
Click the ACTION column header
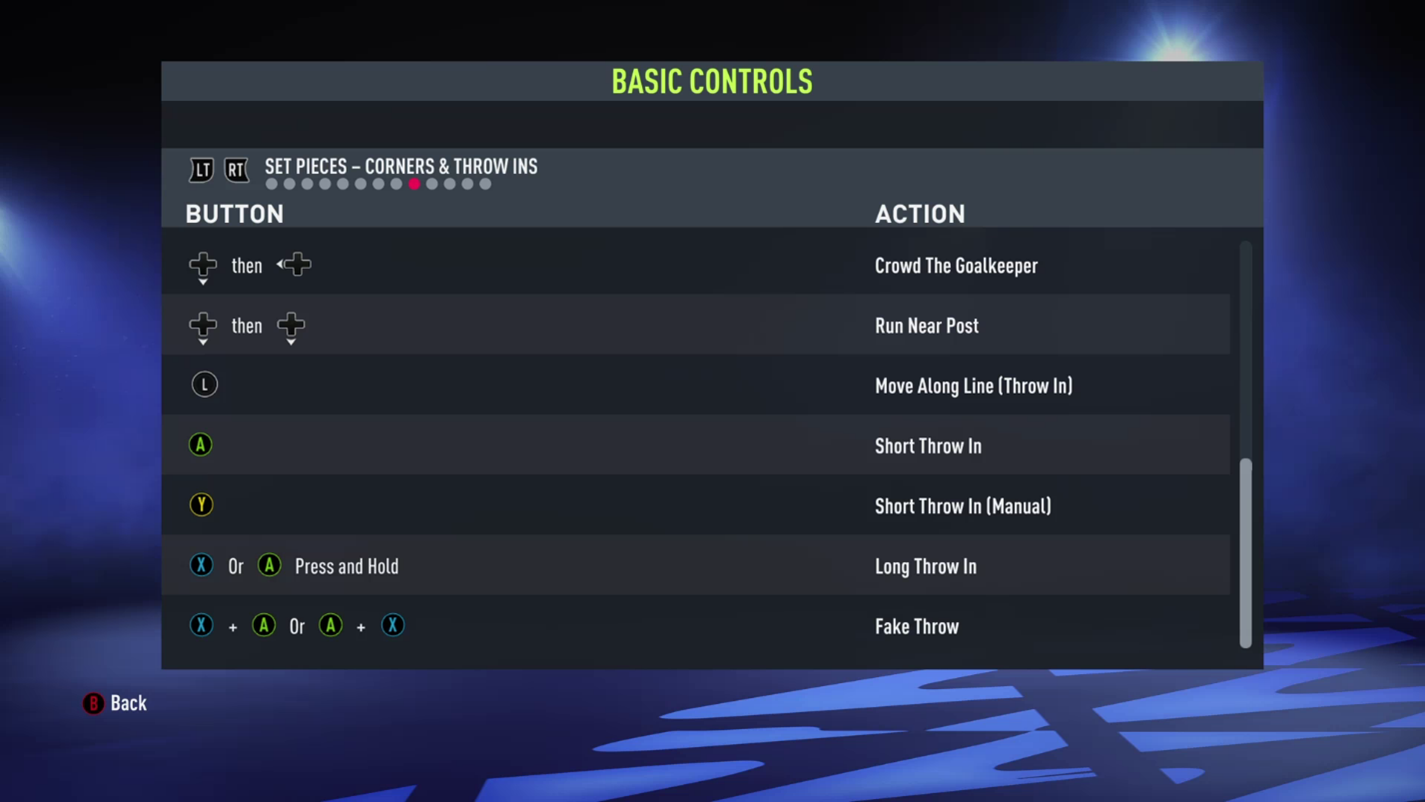tap(920, 213)
